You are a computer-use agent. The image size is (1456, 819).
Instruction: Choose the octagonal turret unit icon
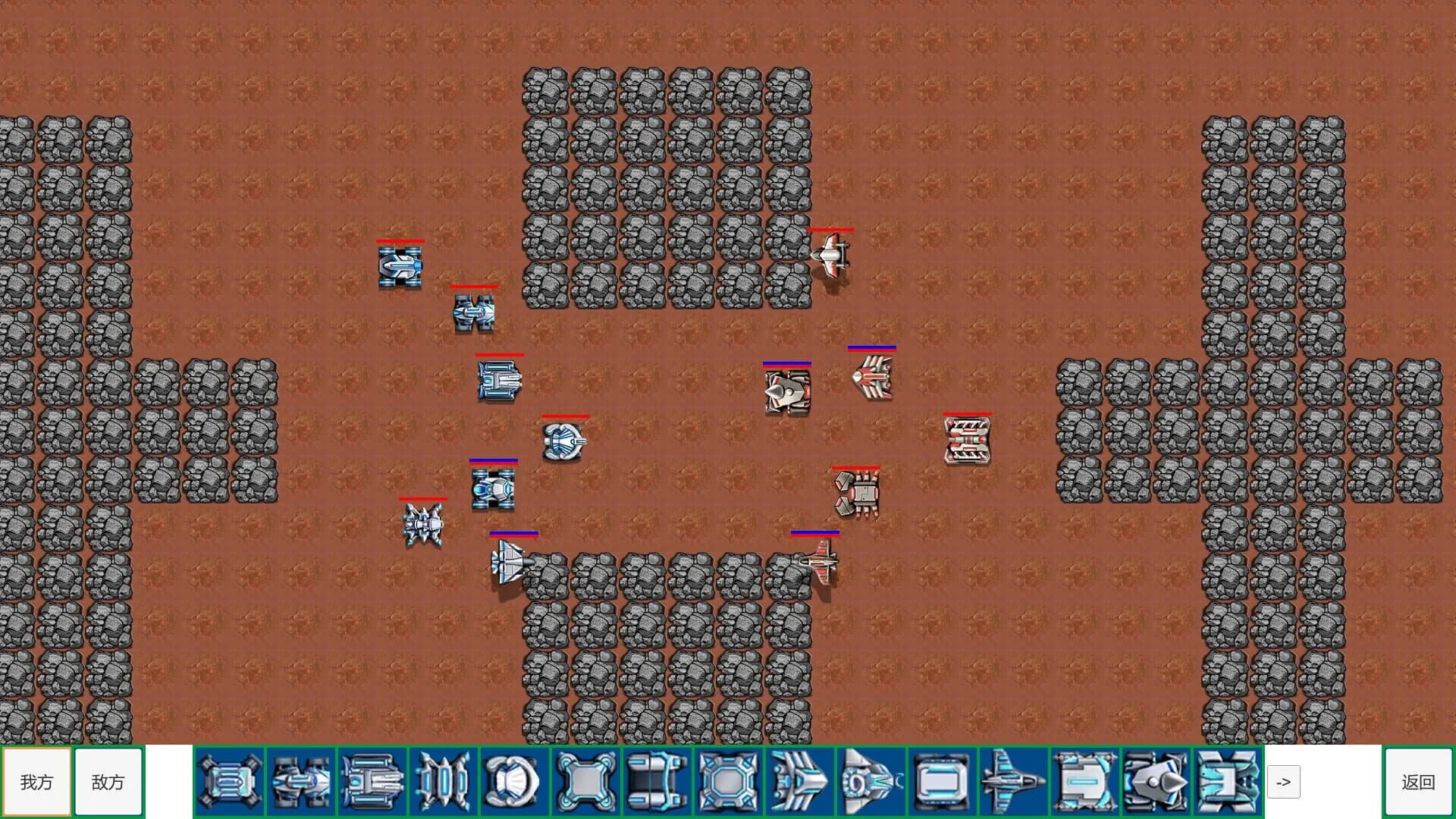[x=730, y=782]
